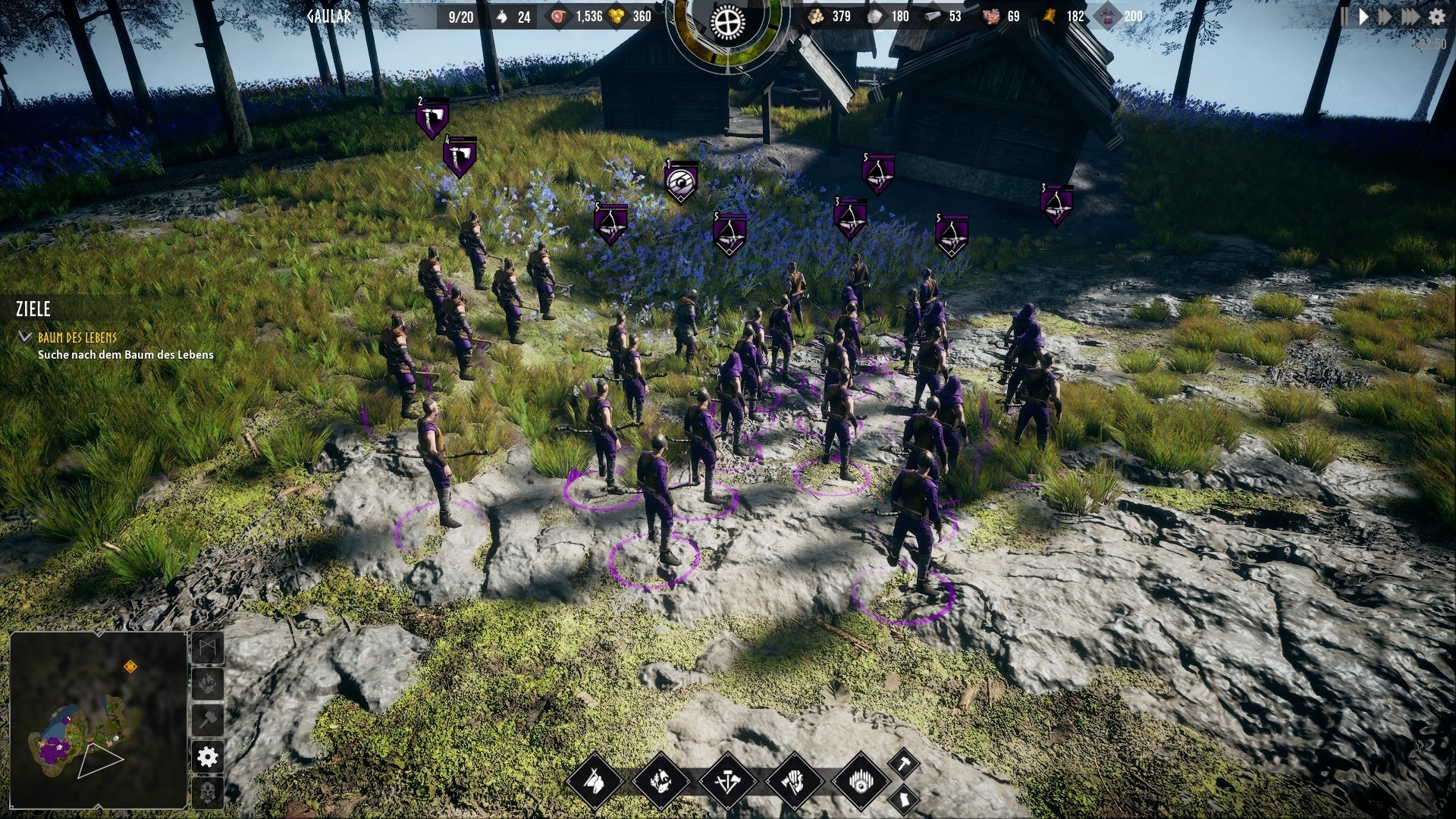Select the scroll icon below the hammer
Viewport: 1456px width, 819px height.
point(903,799)
